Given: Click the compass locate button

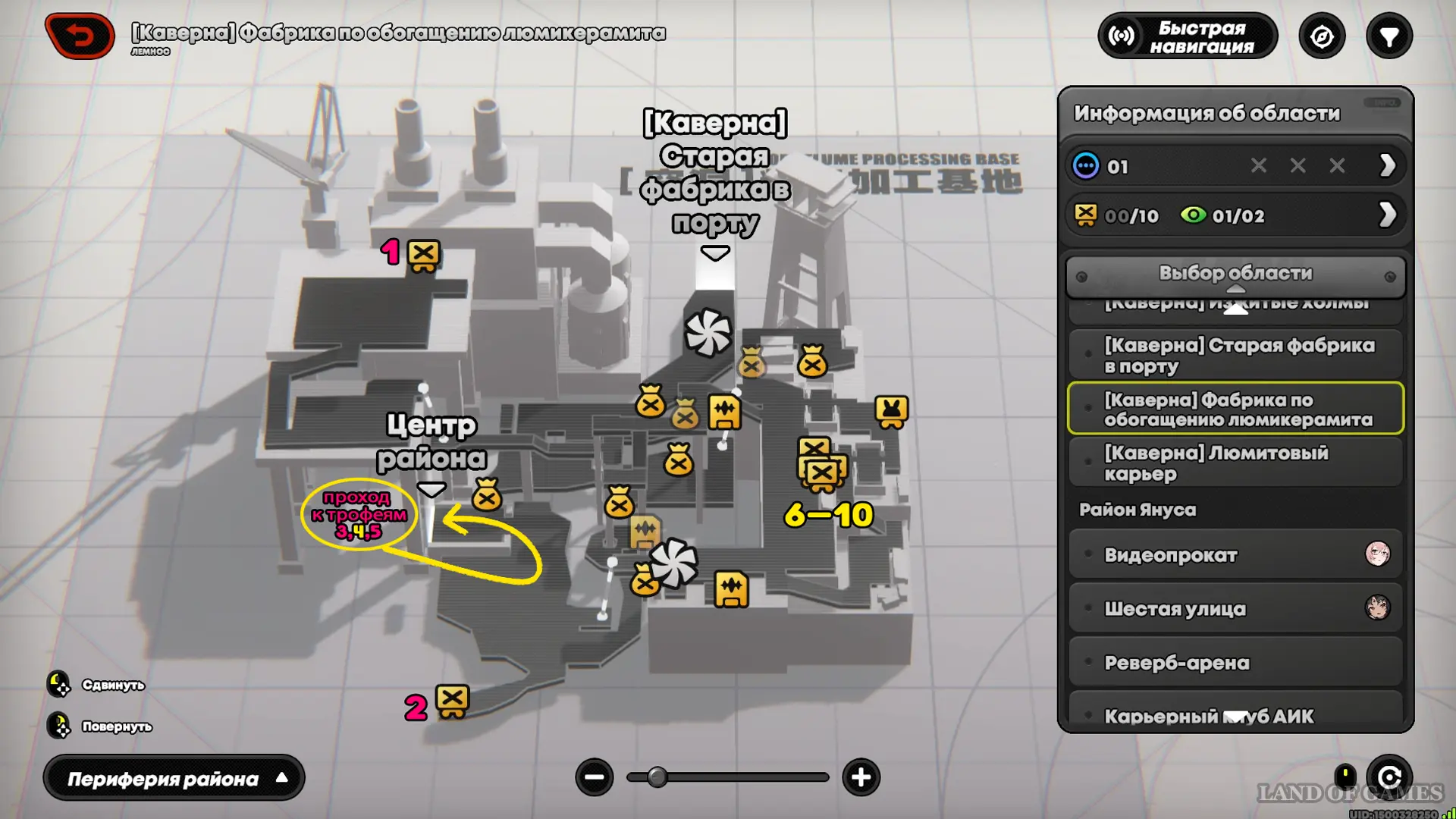Looking at the screenshot, I should point(1322,36).
